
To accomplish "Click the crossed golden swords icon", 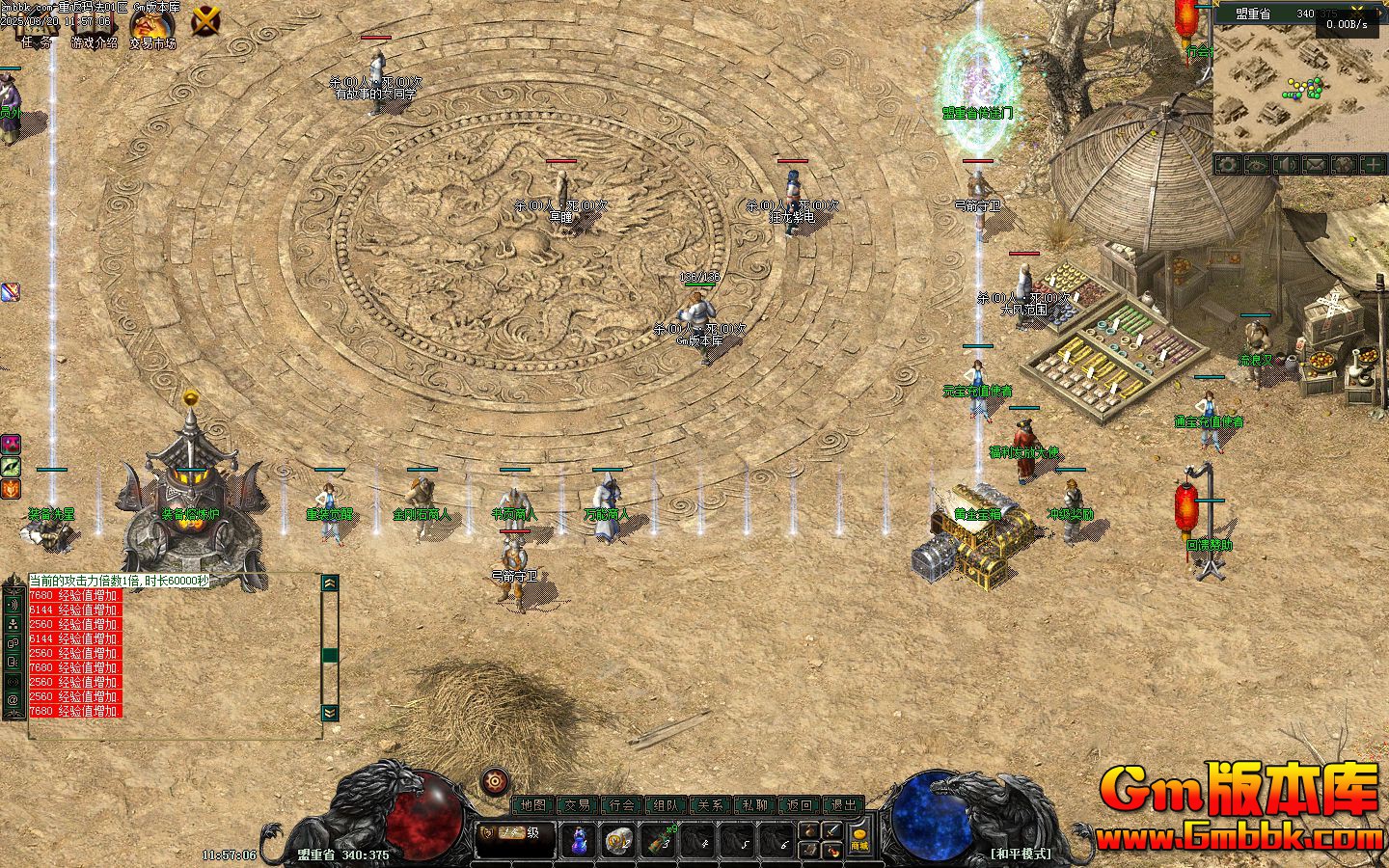I will (x=205, y=20).
